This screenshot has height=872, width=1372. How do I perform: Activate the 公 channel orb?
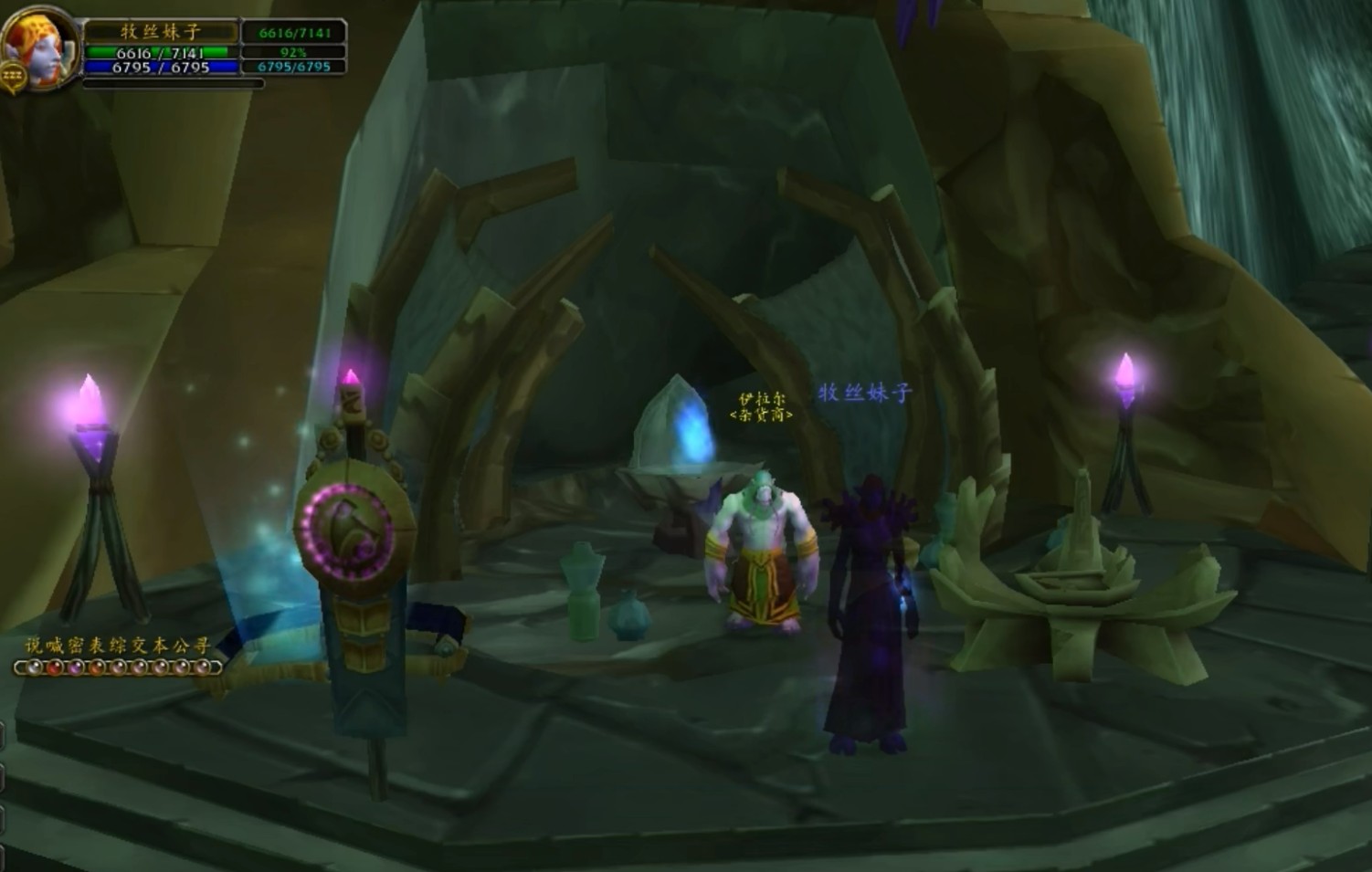tap(182, 667)
